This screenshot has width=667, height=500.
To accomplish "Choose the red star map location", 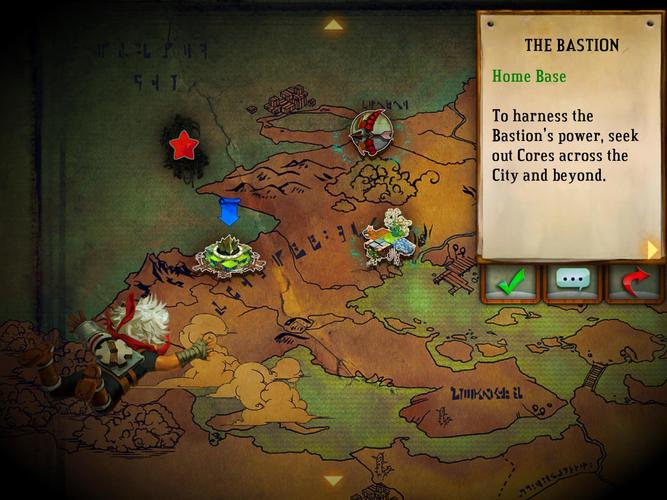I will [183, 147].
